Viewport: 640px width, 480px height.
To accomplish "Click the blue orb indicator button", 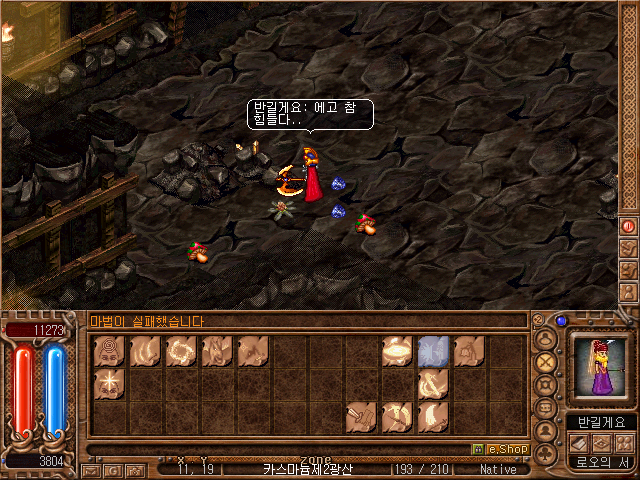I will [561, 321].
